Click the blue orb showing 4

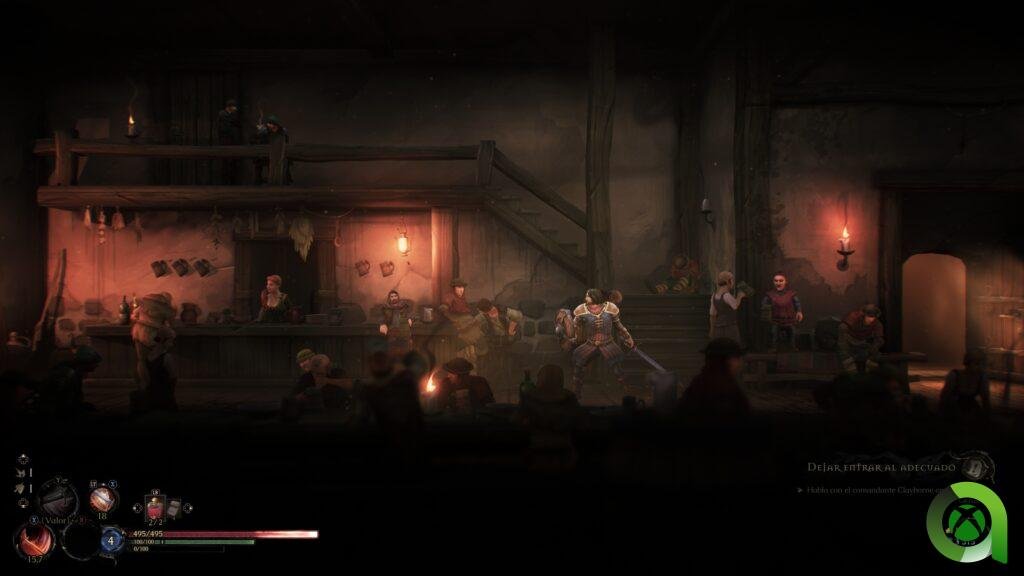tap(111, 540)
